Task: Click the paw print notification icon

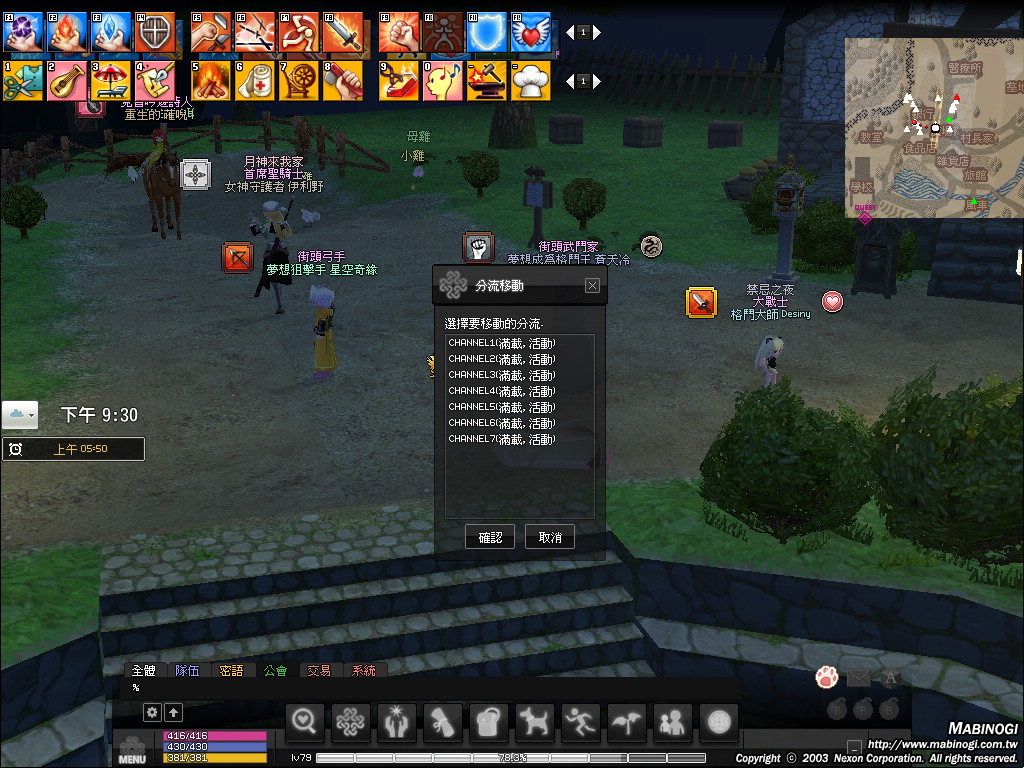Action: click(826, 678)
